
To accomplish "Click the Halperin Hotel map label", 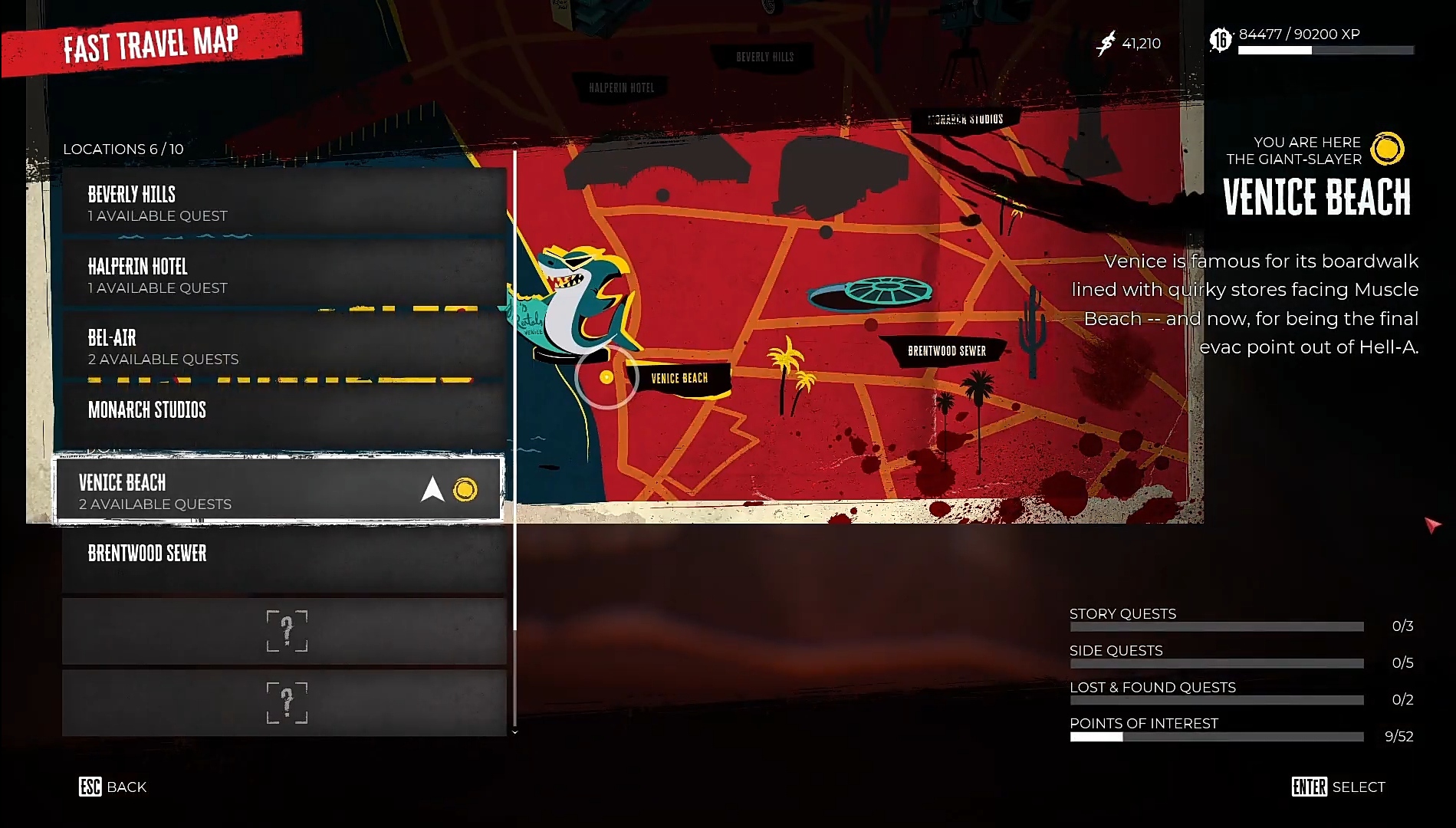I will tap(622, 87).
